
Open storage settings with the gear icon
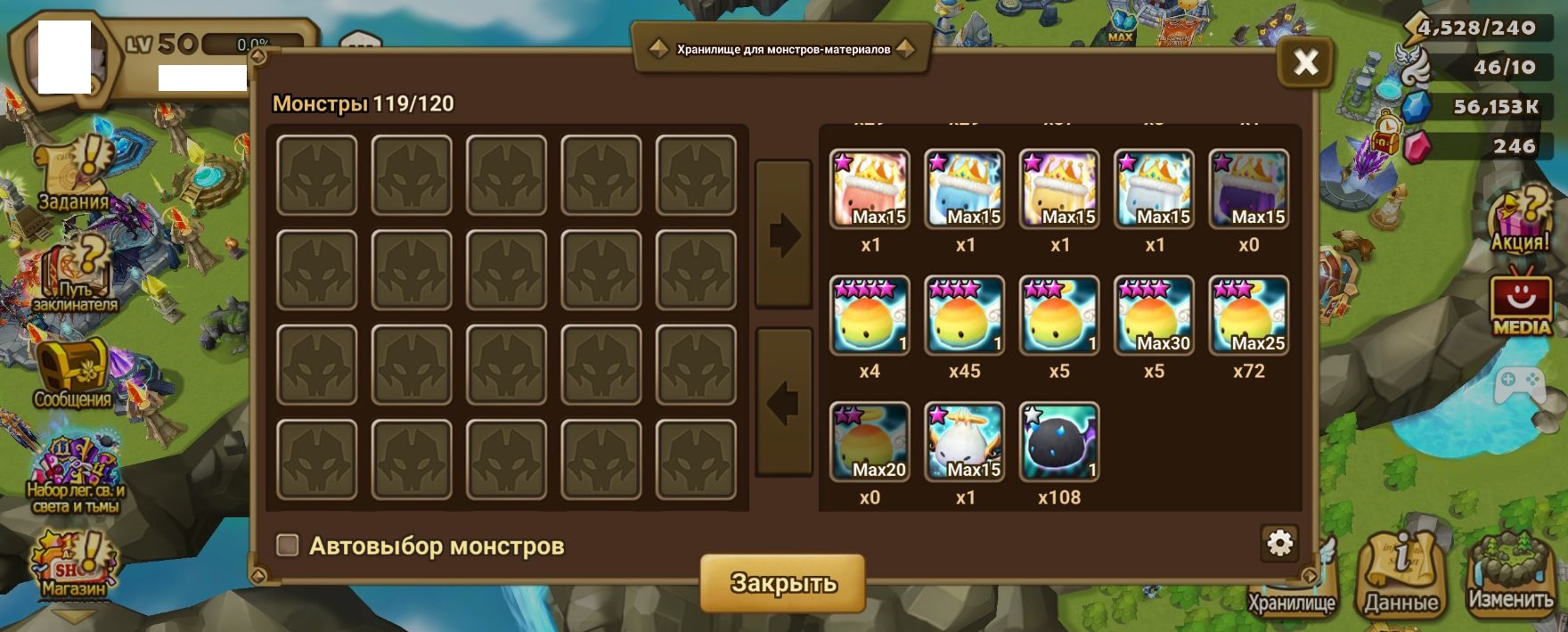[x=1279, y=543]
